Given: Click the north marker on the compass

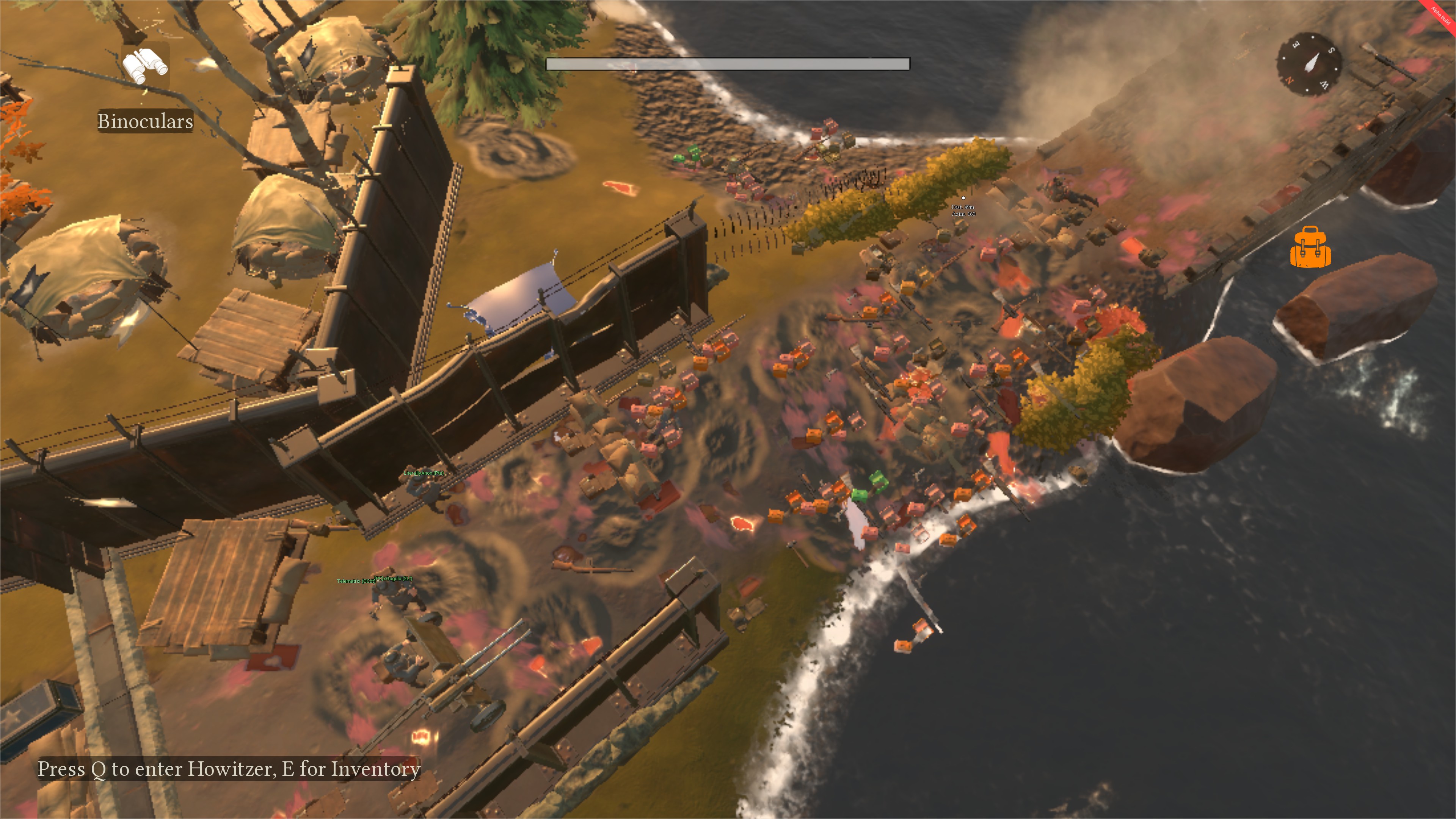Looking at the screenshot, I should click(x=1290, y=81).
